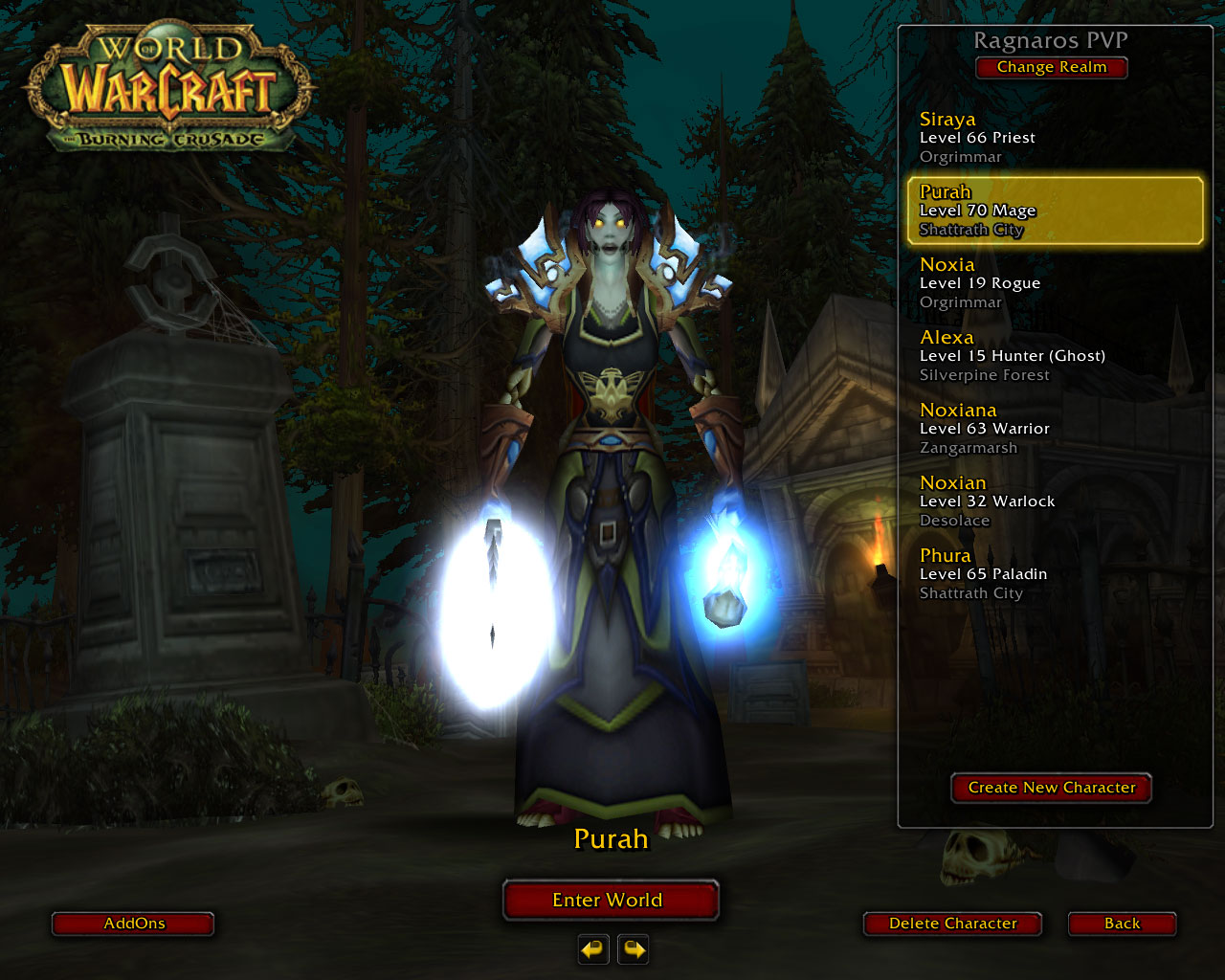Delete the selected character

[952, 924]
